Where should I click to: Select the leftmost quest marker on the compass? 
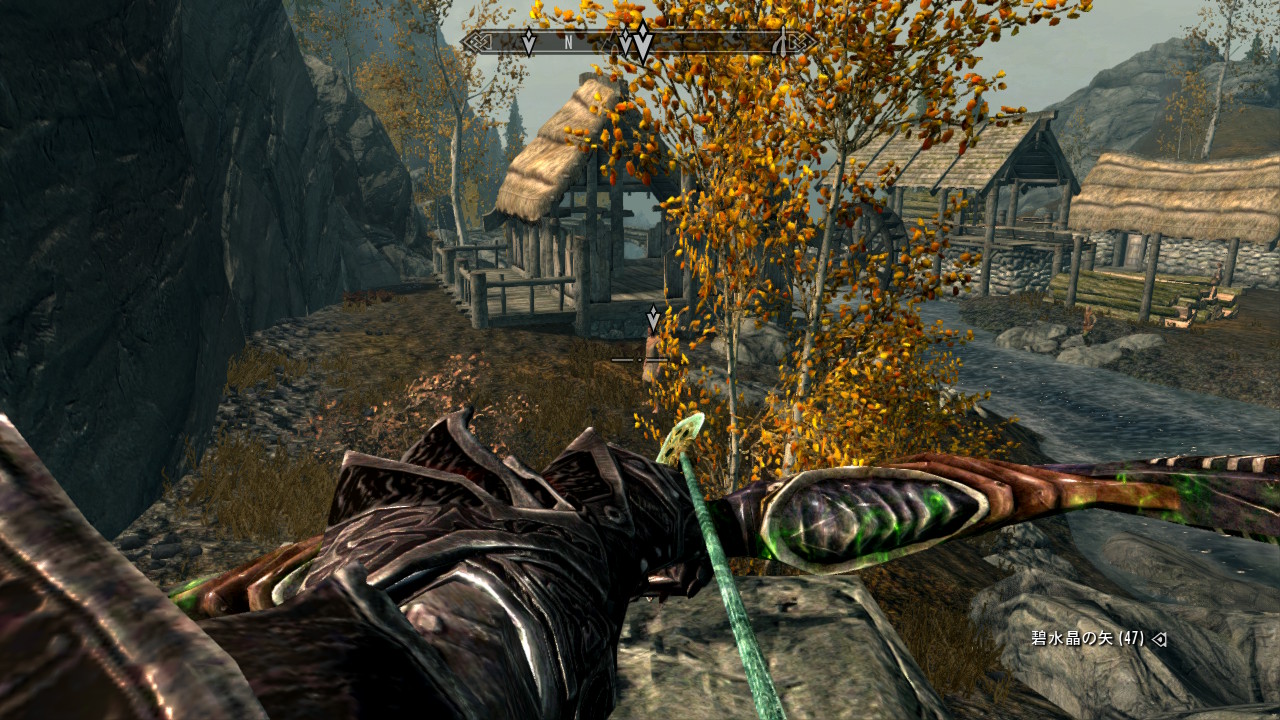click(529, 42)
